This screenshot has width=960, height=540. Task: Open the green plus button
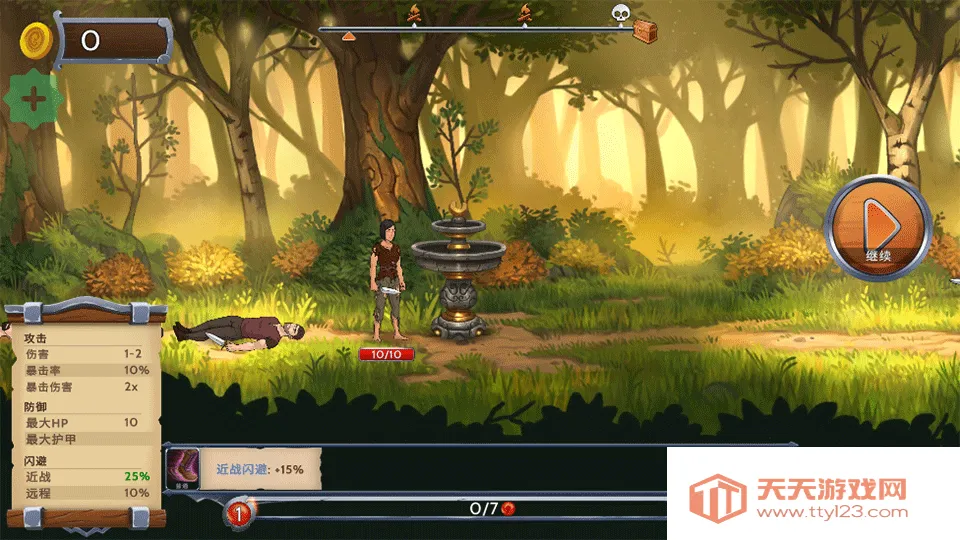coord(35,100)
